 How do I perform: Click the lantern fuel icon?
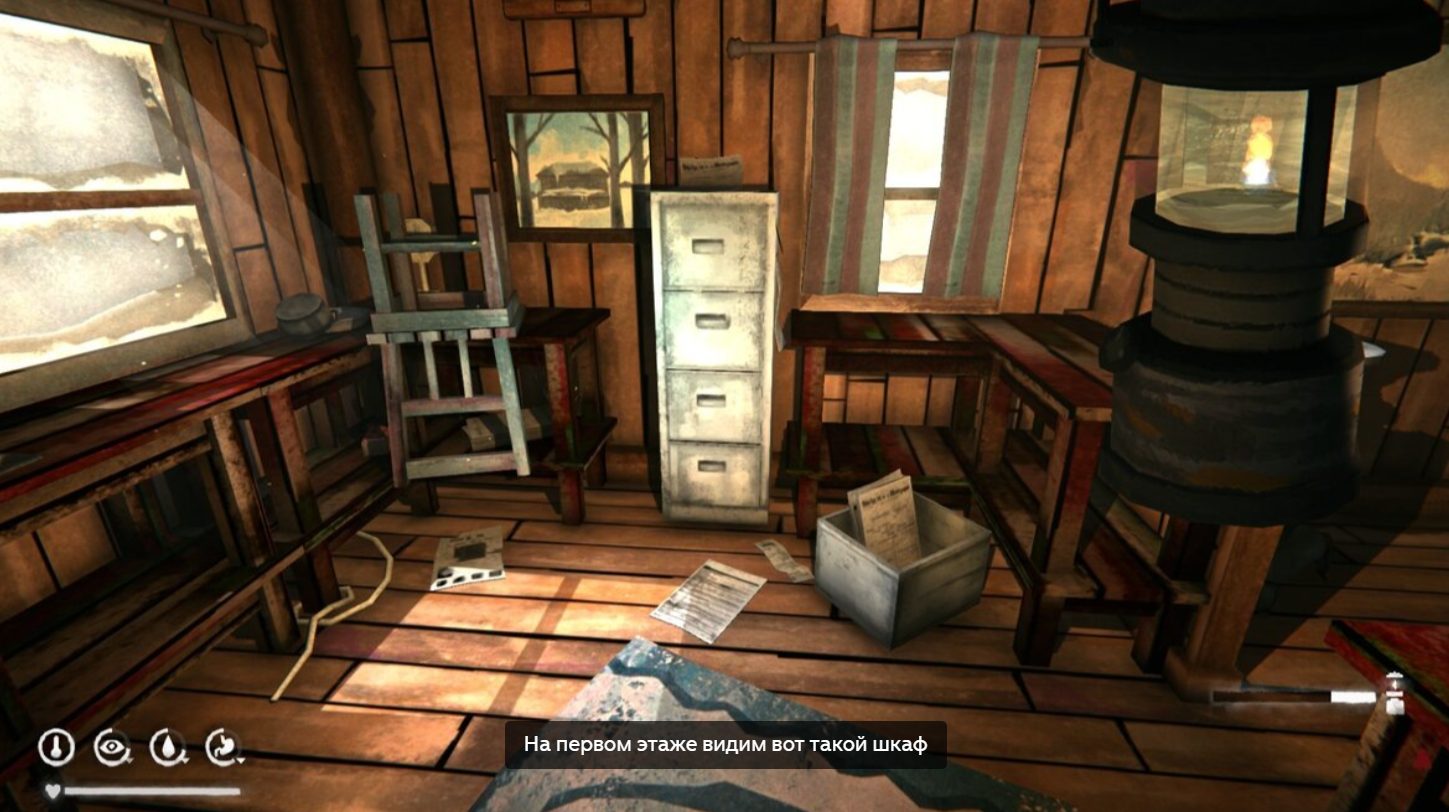pos(1394,694)
